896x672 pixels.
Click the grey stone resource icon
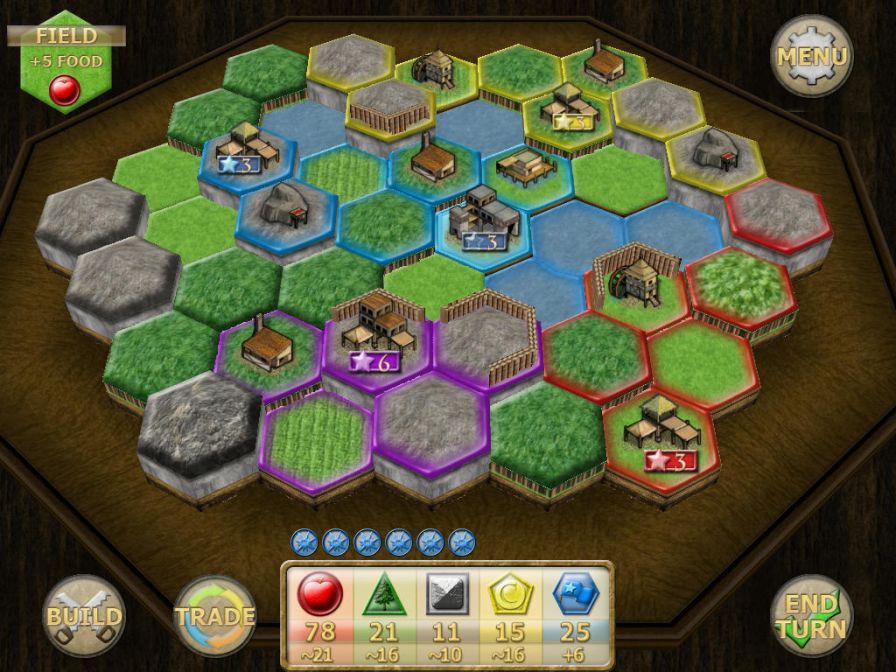pos(447,595)
